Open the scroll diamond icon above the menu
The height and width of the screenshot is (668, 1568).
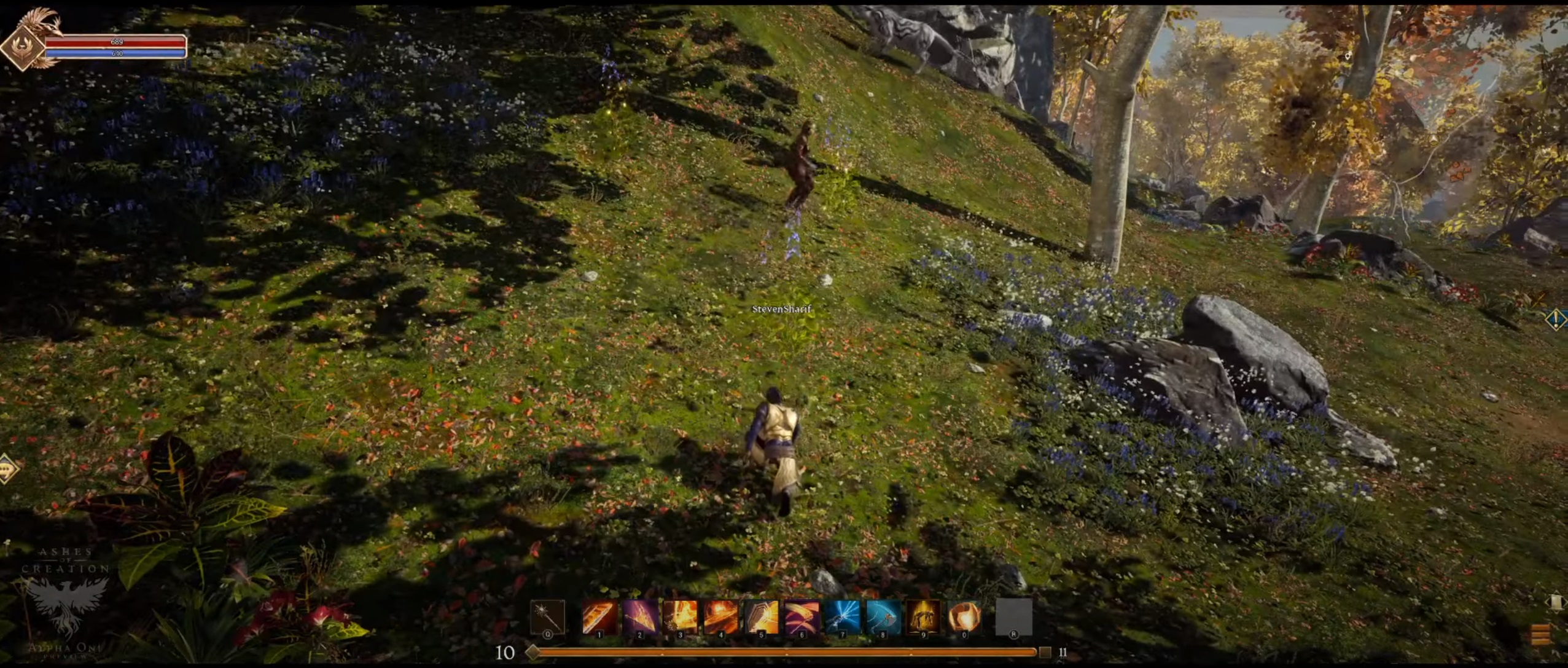[1556, 602]
